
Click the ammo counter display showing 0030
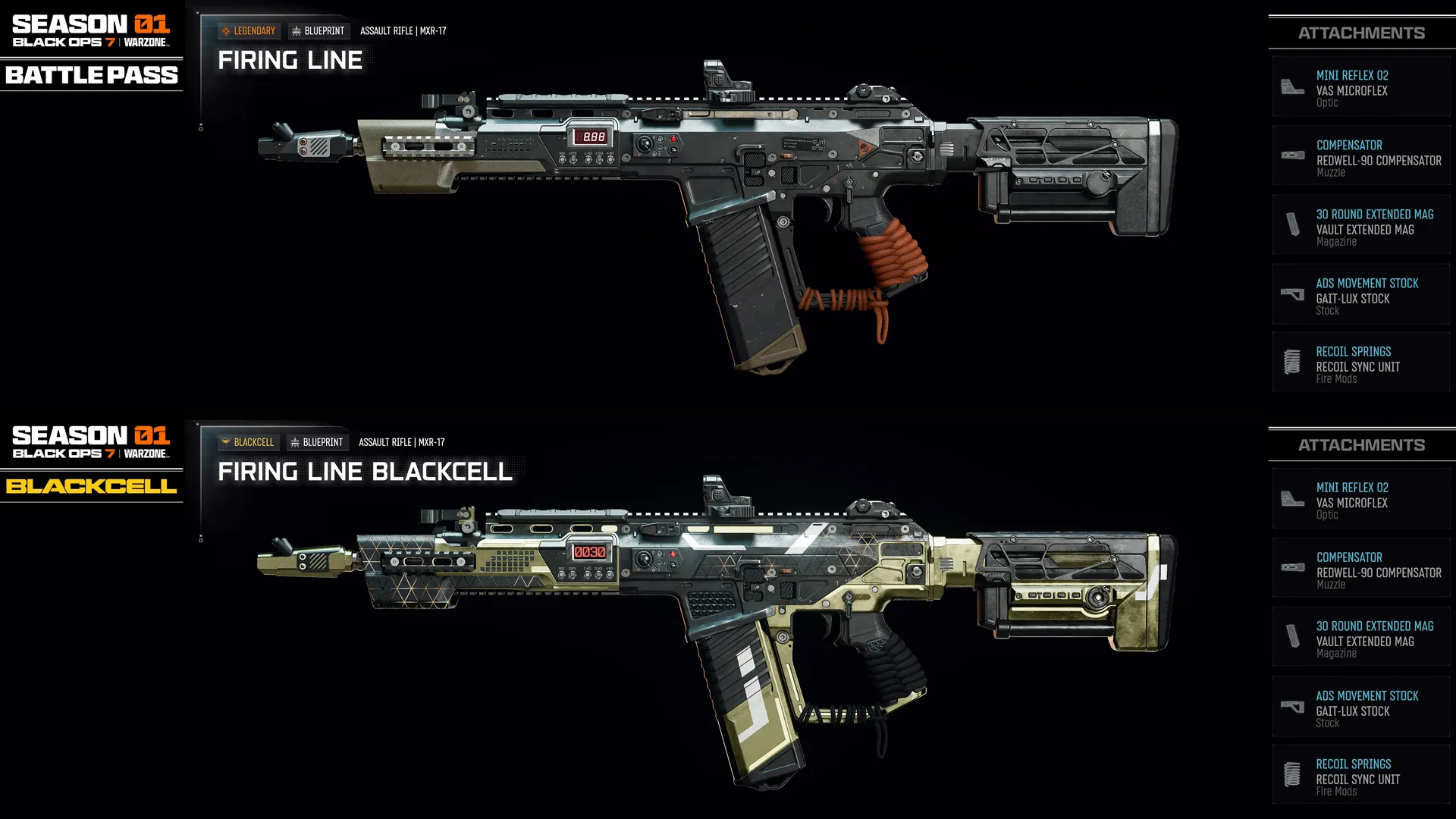tap(591, 552)
